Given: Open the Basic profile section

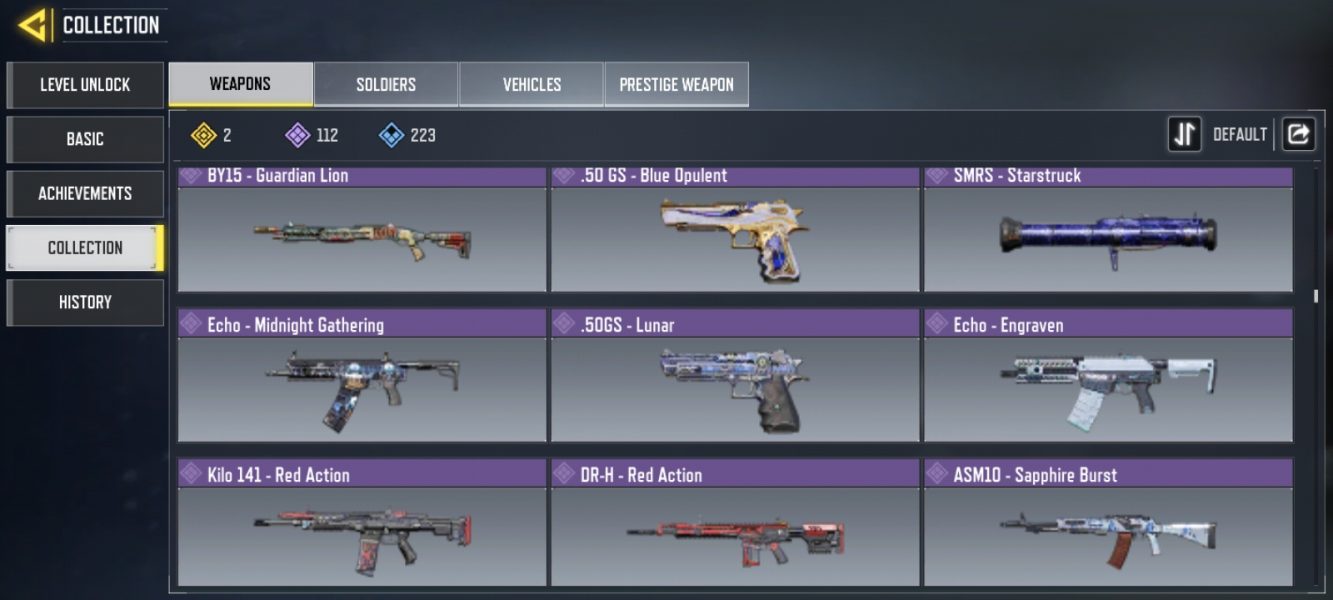Looking at the screenshot, I should (85, 139).
